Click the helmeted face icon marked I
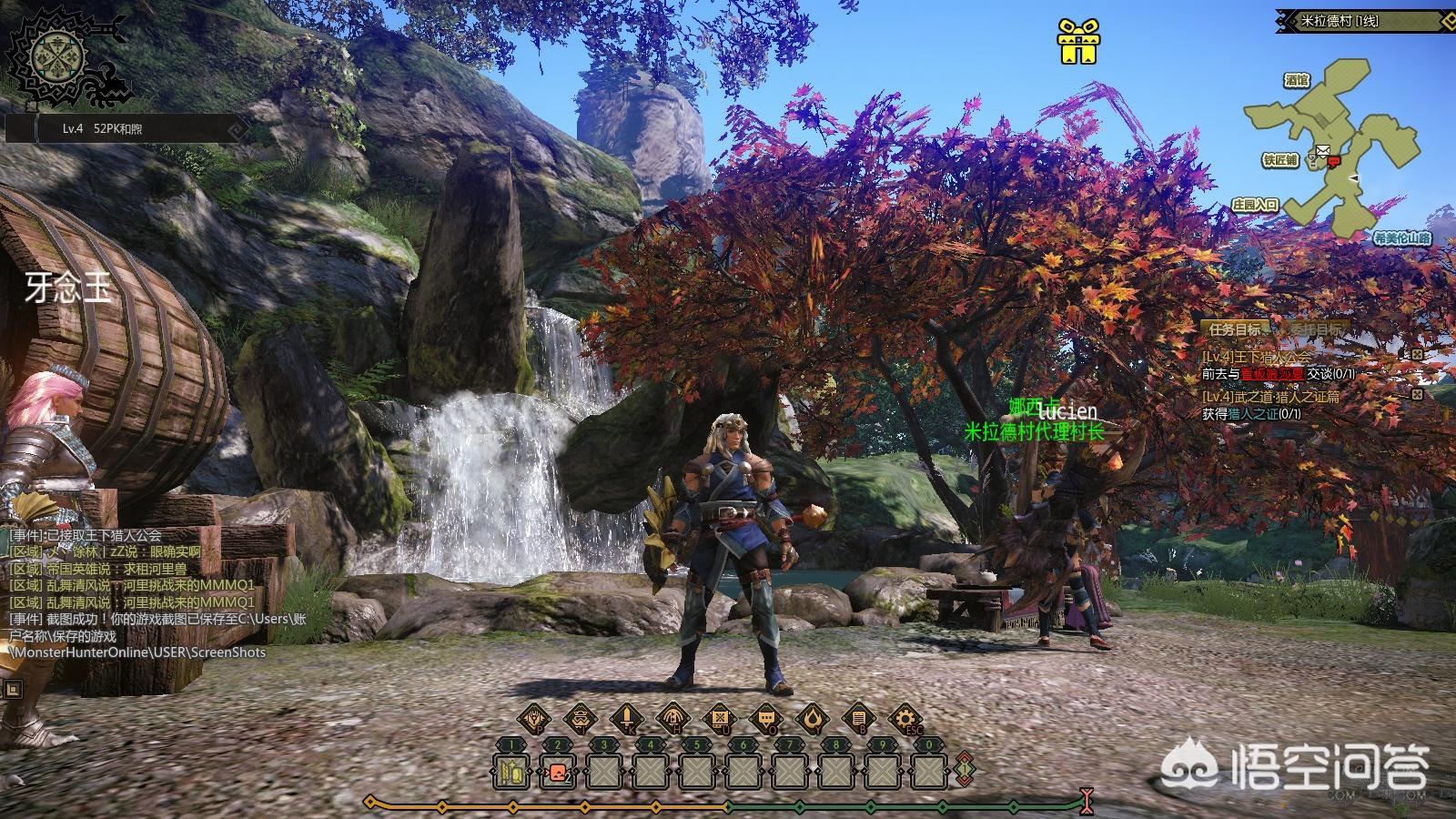This screenshot has width=1456, height=819. [581, 720]
